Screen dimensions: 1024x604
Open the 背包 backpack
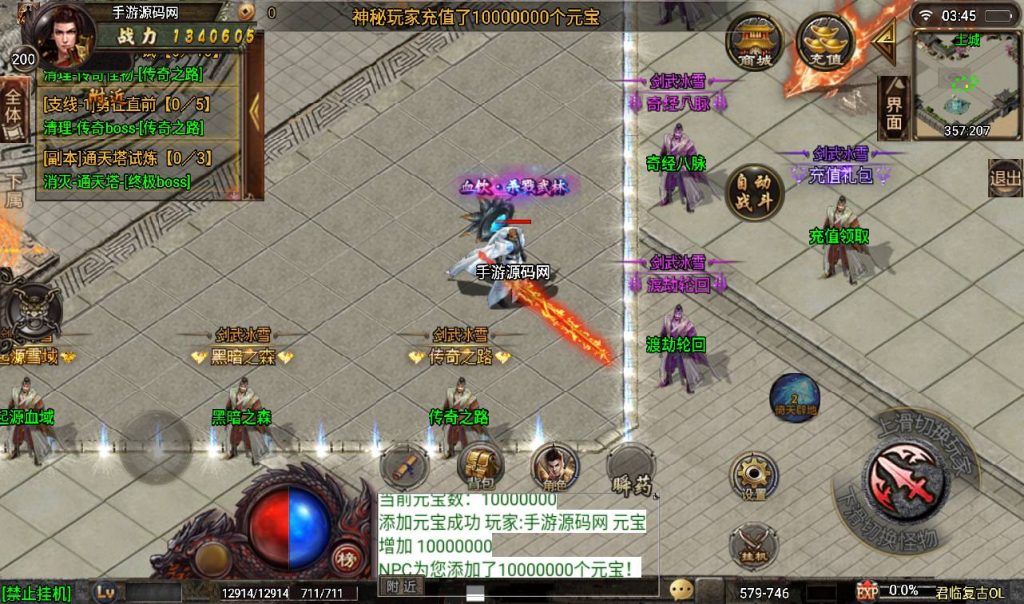(x=481, y=466)
